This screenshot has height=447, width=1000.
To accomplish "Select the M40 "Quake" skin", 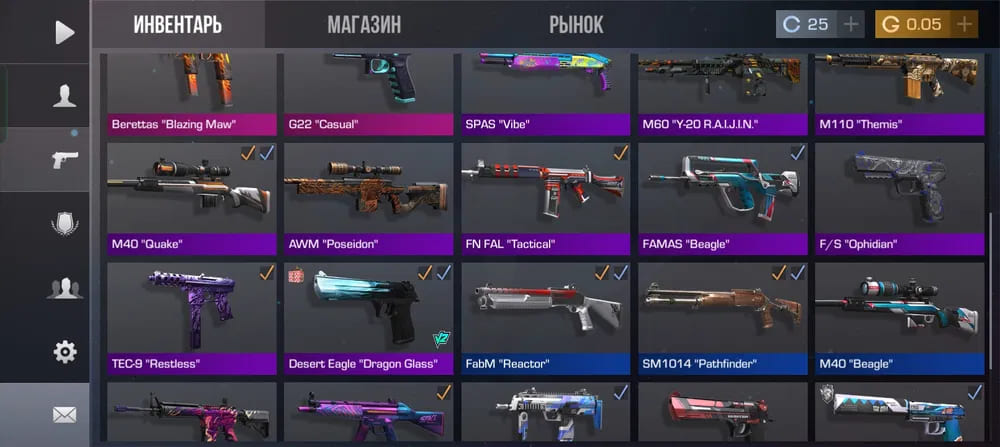I will click(x=190, y=196).
